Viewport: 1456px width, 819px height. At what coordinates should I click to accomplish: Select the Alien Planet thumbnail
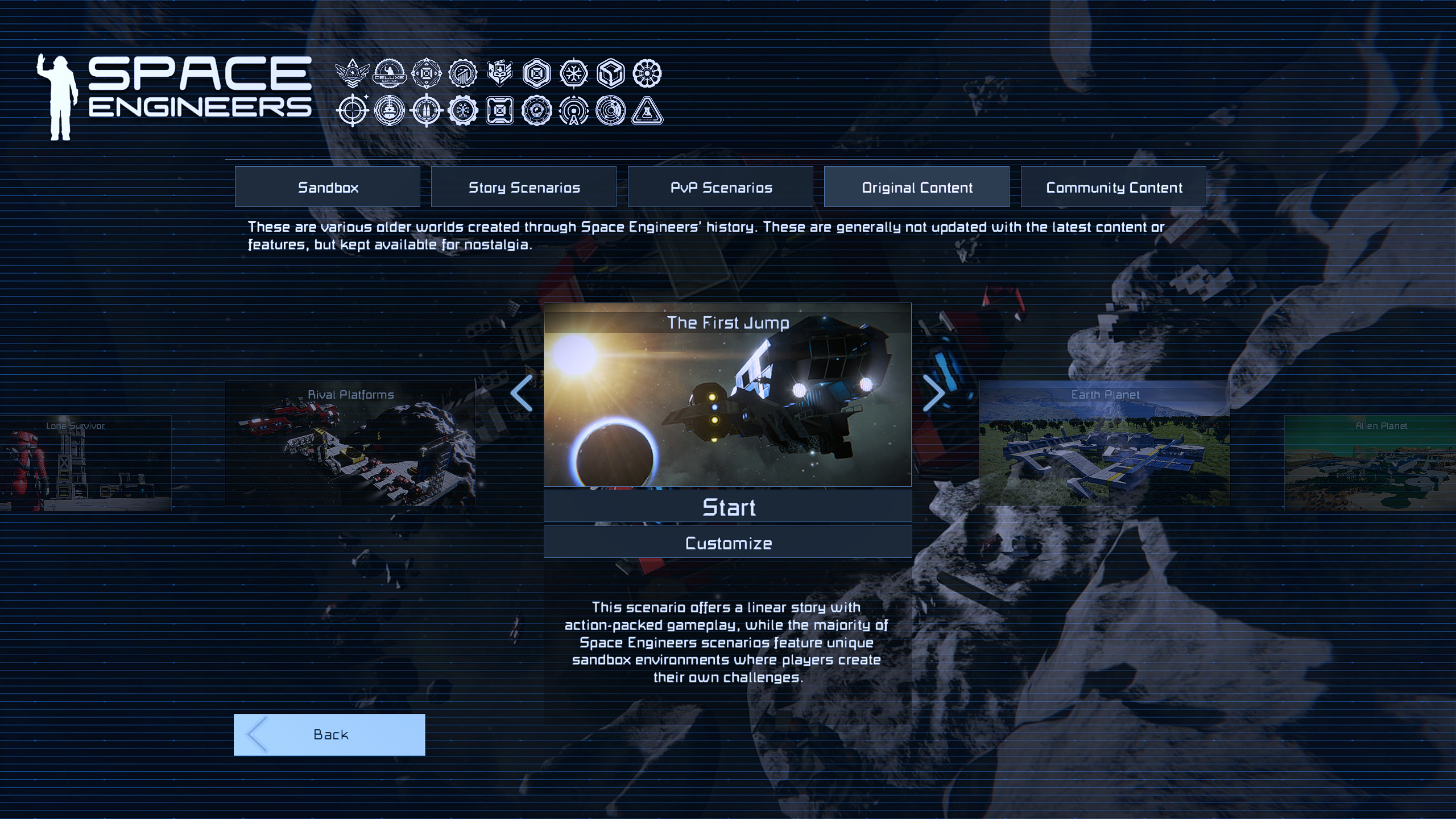coord(1370,463)
